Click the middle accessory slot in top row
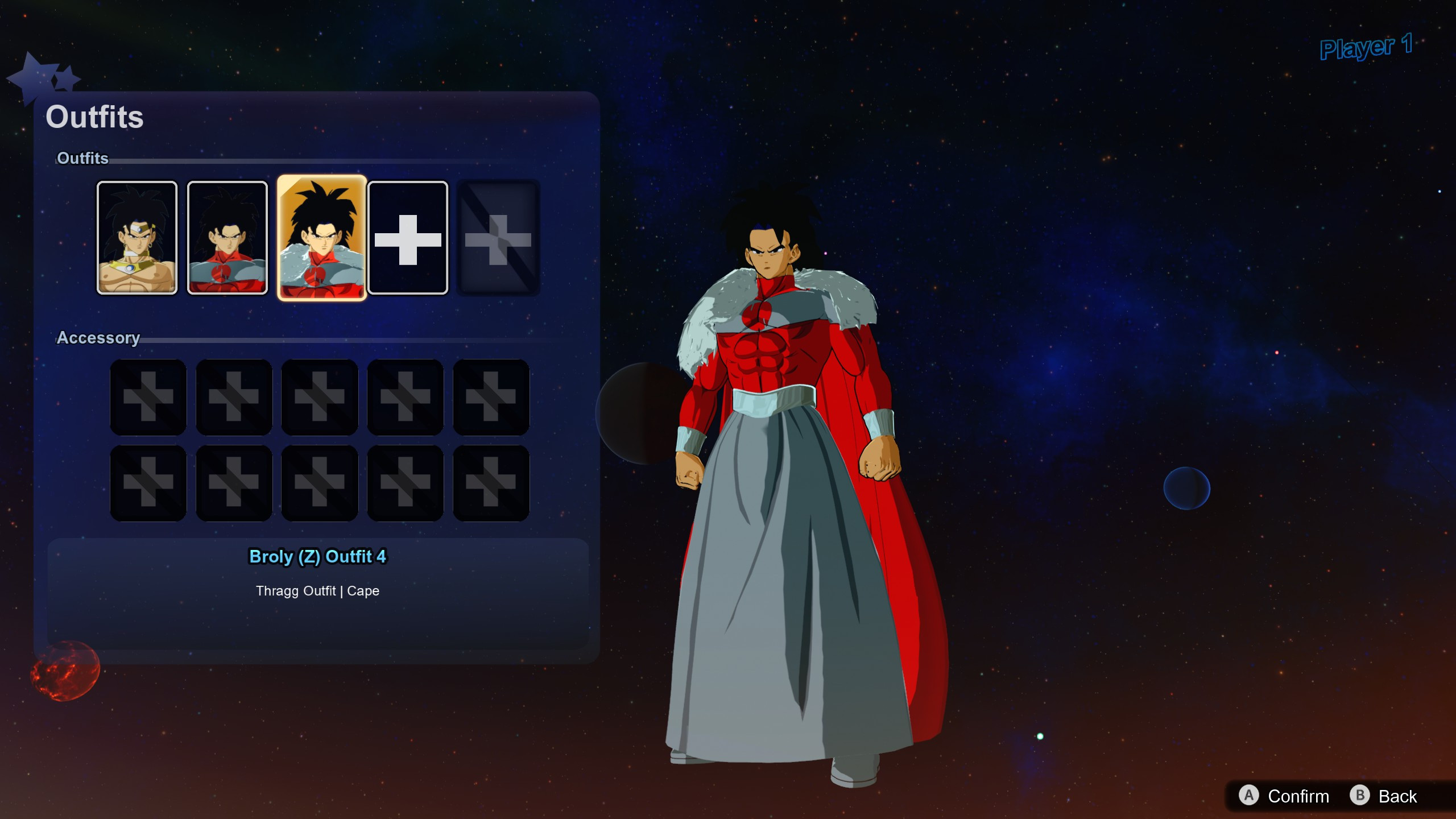Image resolution: width=1456 pixels, height=819 pixels. point(320,397)
